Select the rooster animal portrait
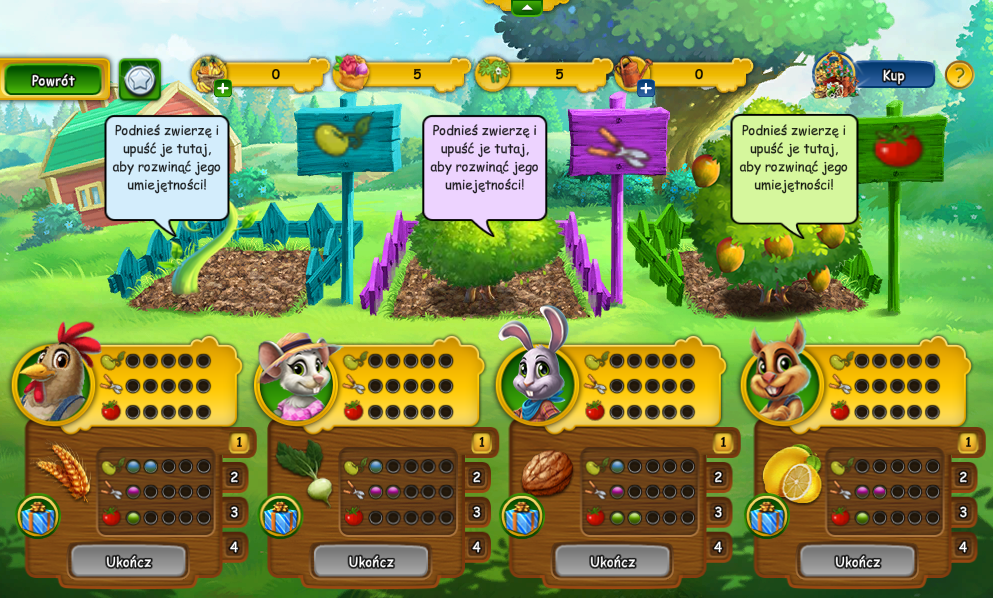The image size is (993, 598). 53,380
